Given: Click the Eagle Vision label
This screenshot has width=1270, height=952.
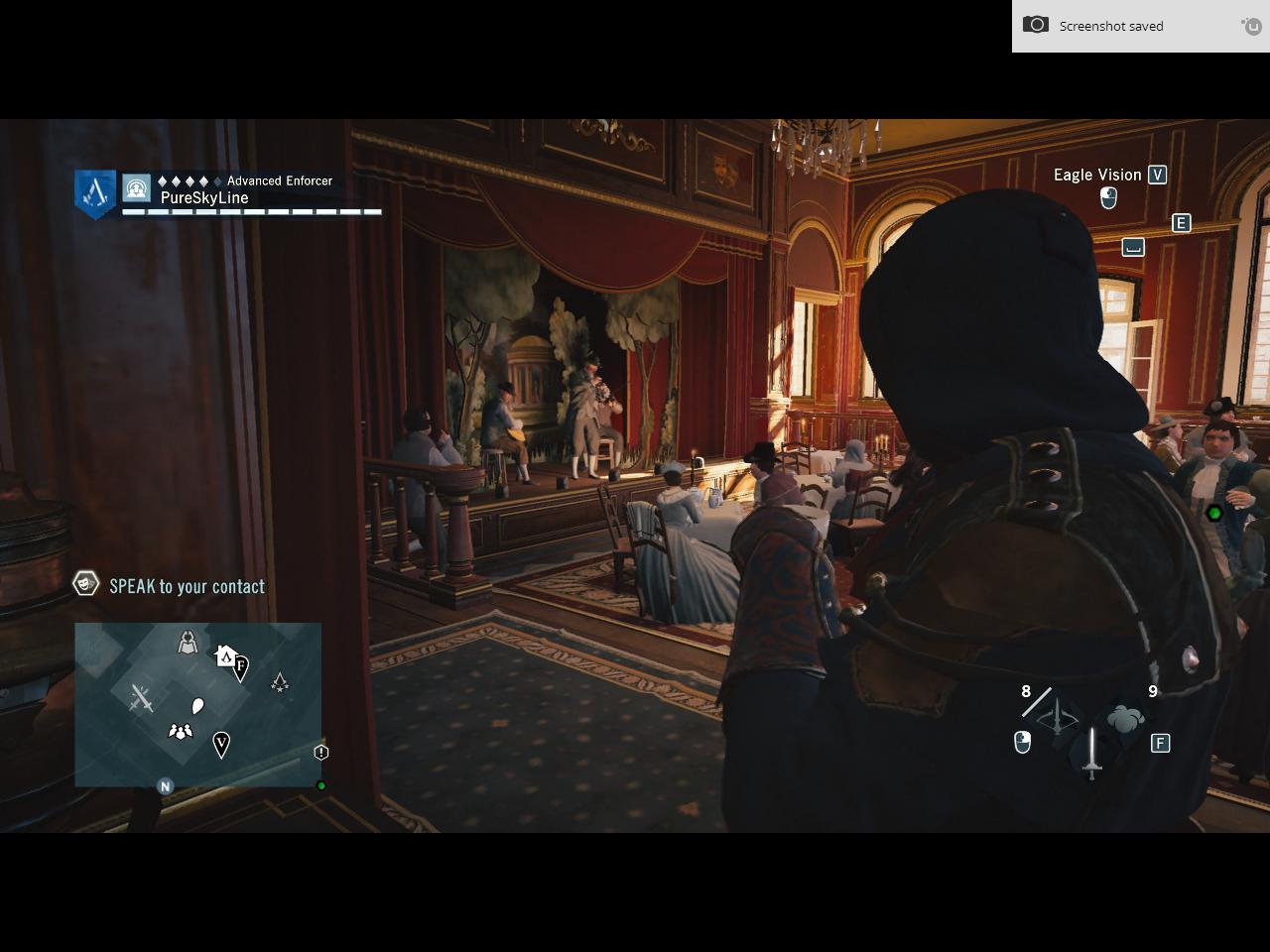Looking at the screenshot, I should click(x=1096, y=175).
